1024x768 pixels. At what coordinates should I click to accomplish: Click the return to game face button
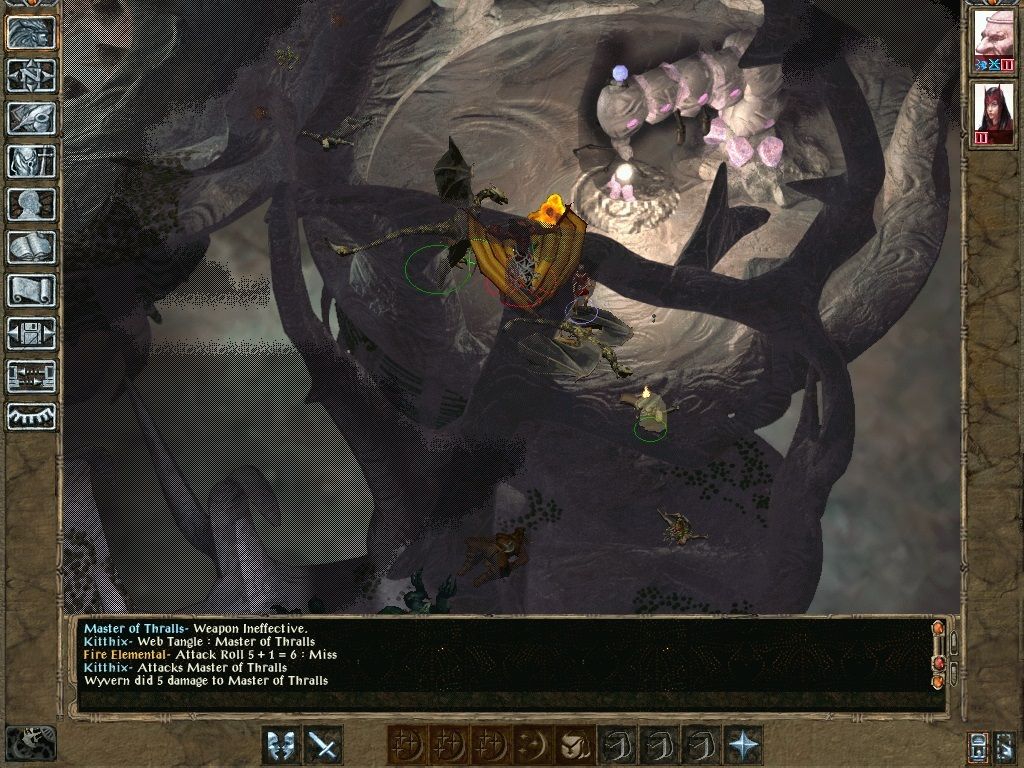30,32
